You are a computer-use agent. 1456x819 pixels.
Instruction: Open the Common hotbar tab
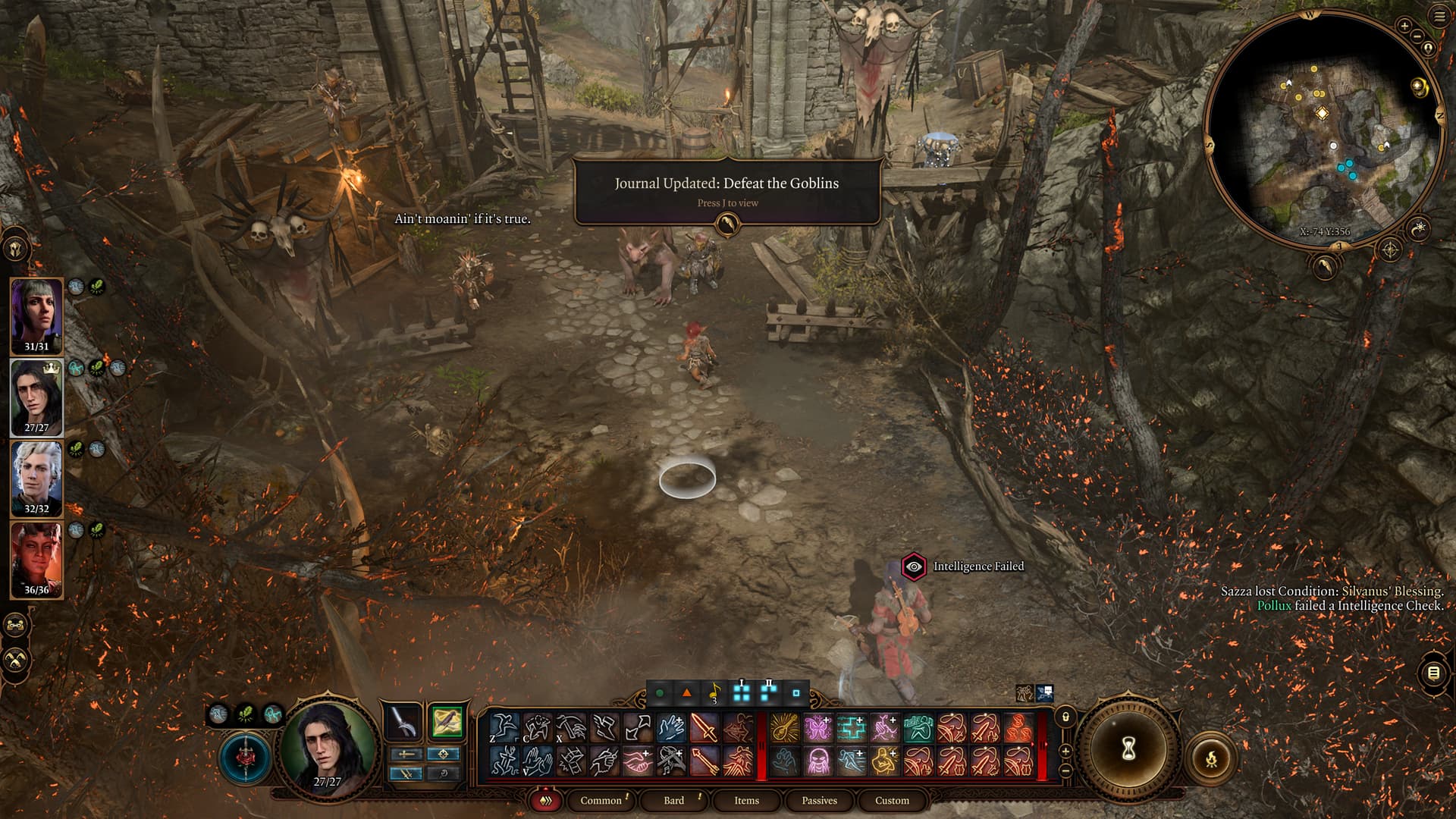click(x=601, y=800)
